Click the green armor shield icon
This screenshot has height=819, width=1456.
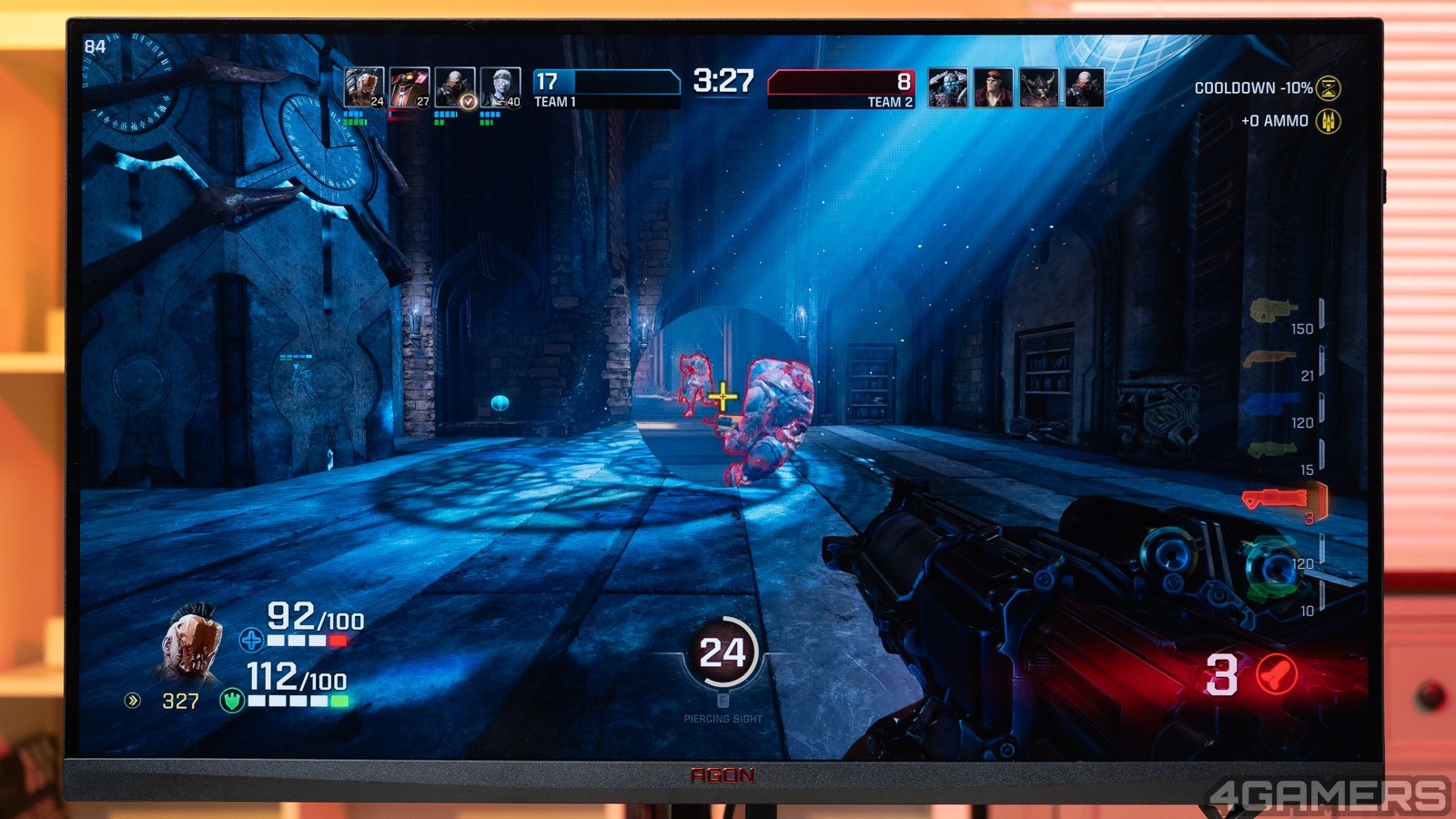point(232,701)
